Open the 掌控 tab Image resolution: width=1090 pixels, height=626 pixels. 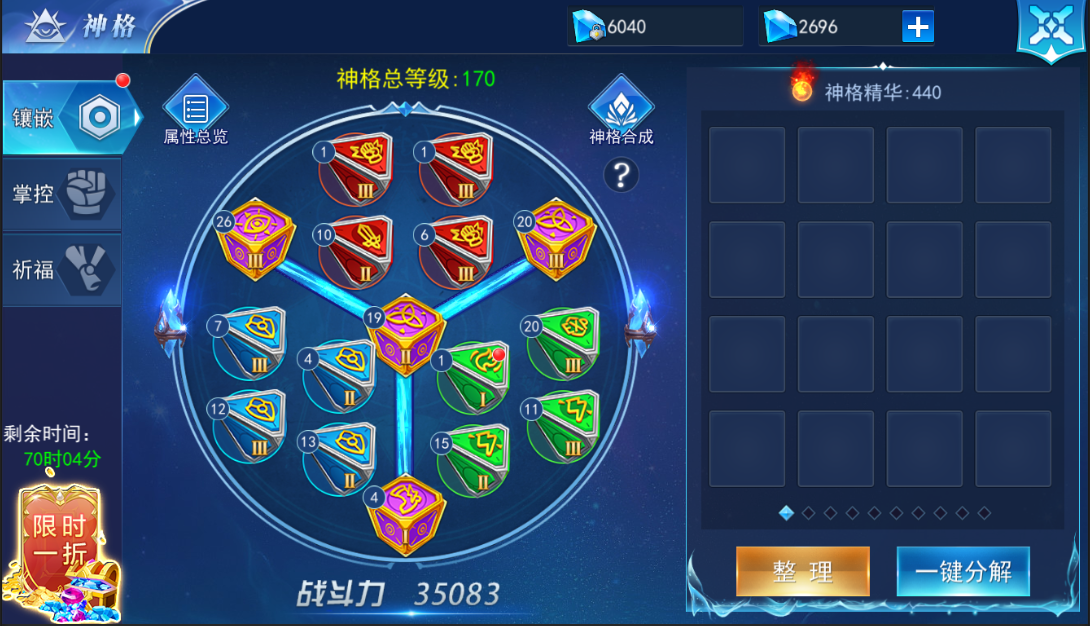[x=62, y=194]
